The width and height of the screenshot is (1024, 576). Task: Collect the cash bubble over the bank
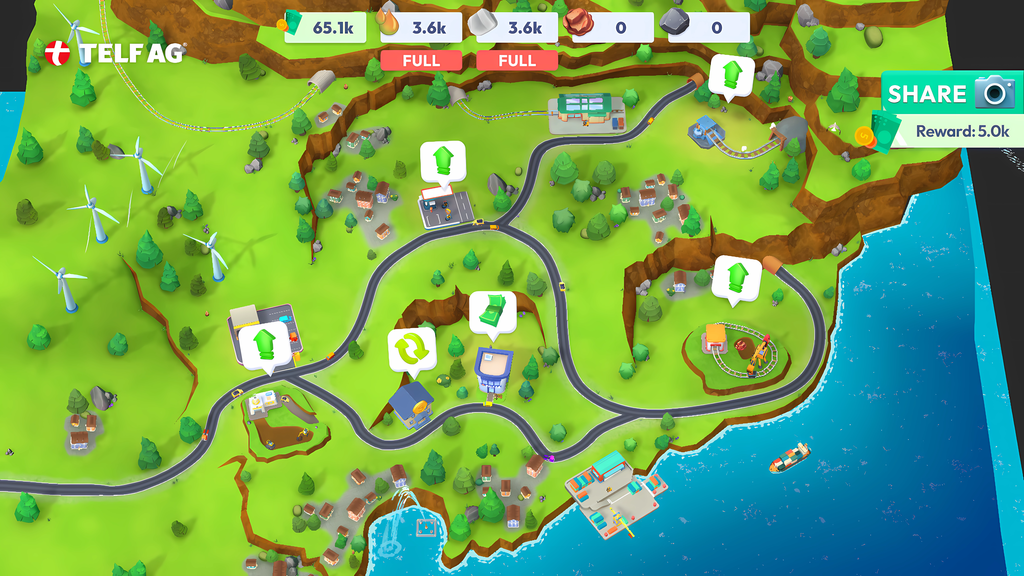click(492, 311)
